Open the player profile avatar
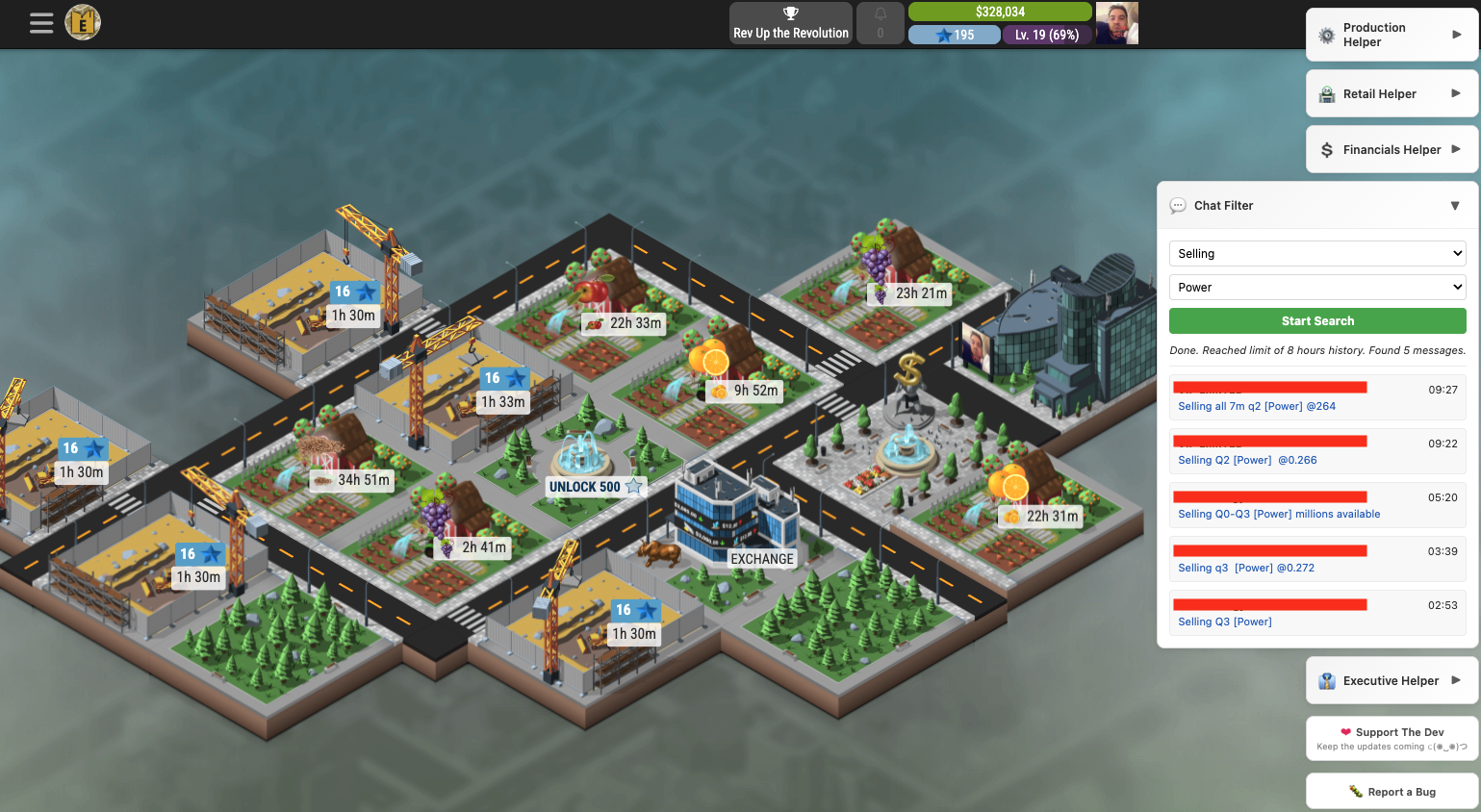This screenshot has height=812, width=1481. tap(1116, 23)
